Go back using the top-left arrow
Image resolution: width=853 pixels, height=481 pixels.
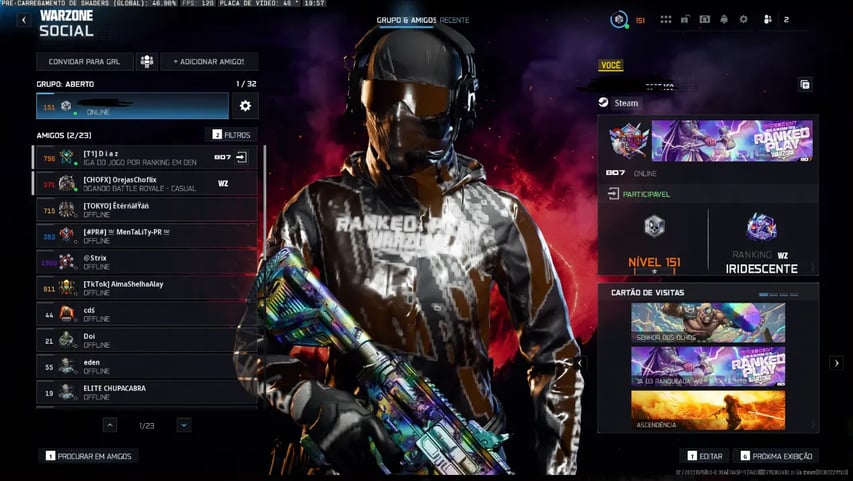(x=24, y=21)
